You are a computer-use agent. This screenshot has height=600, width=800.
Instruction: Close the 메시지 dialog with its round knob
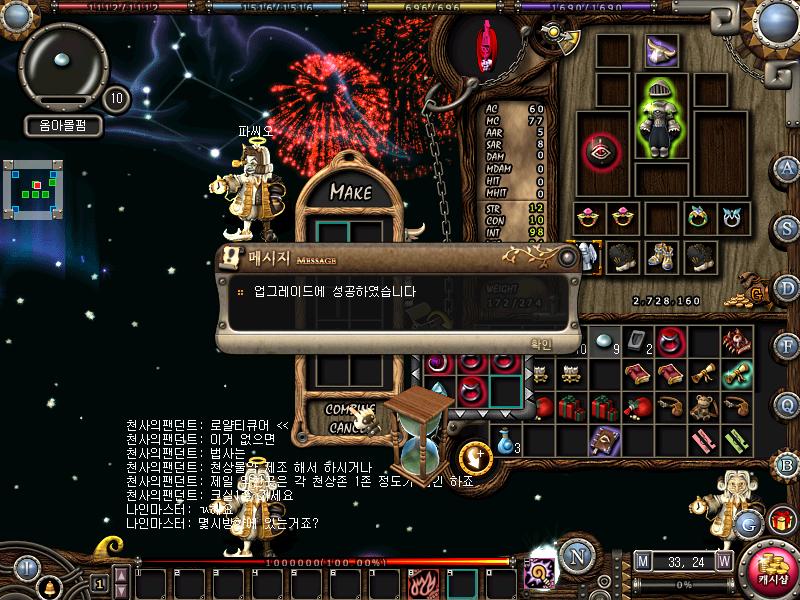(568, 258)
